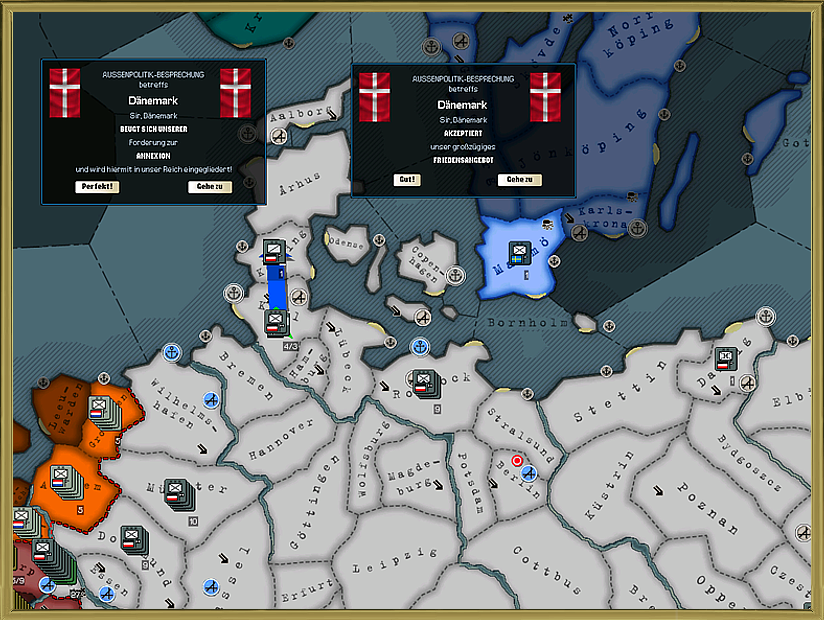The width and height of the screenshot is (824, 620).
Task: Select the army unit stationed in Malmö
Action: (x=520, y=252)
